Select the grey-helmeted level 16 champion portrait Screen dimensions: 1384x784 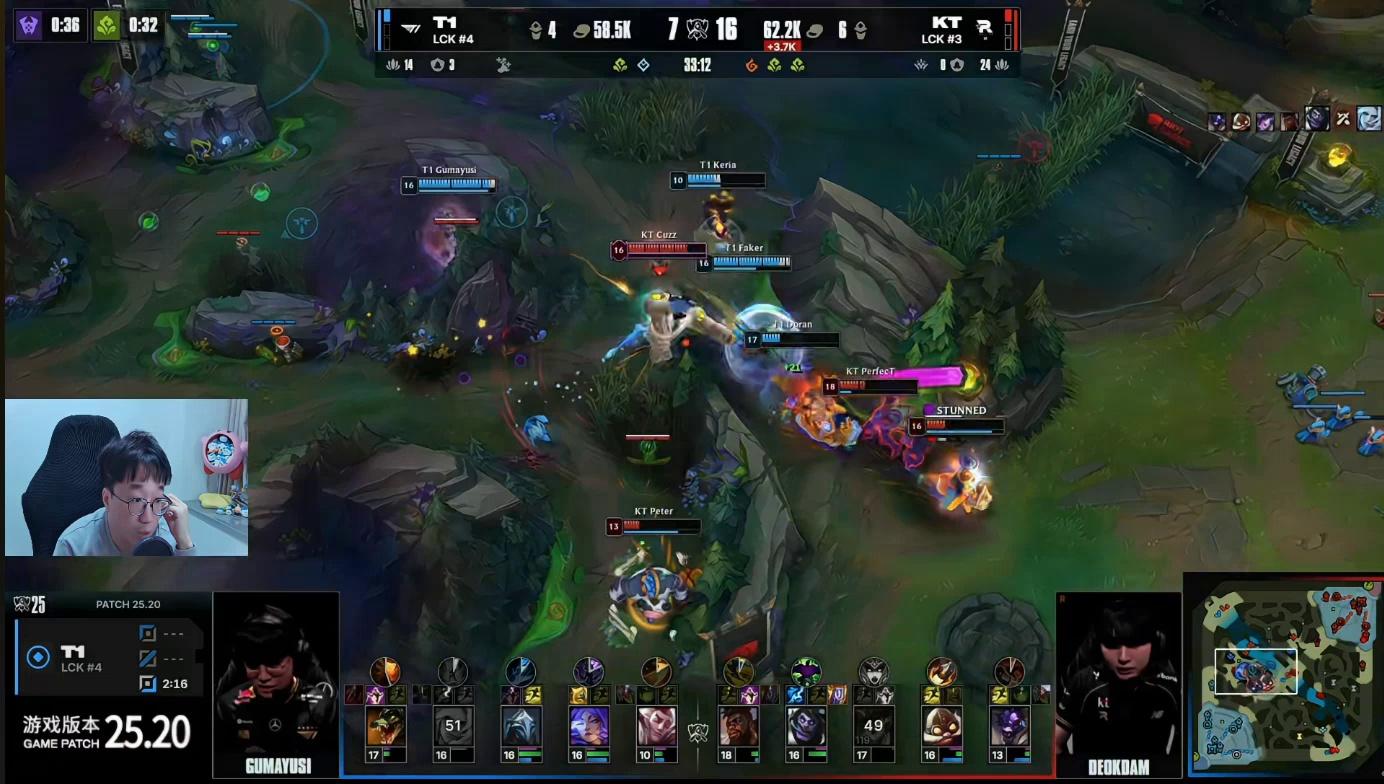click(x=521, y=726)
